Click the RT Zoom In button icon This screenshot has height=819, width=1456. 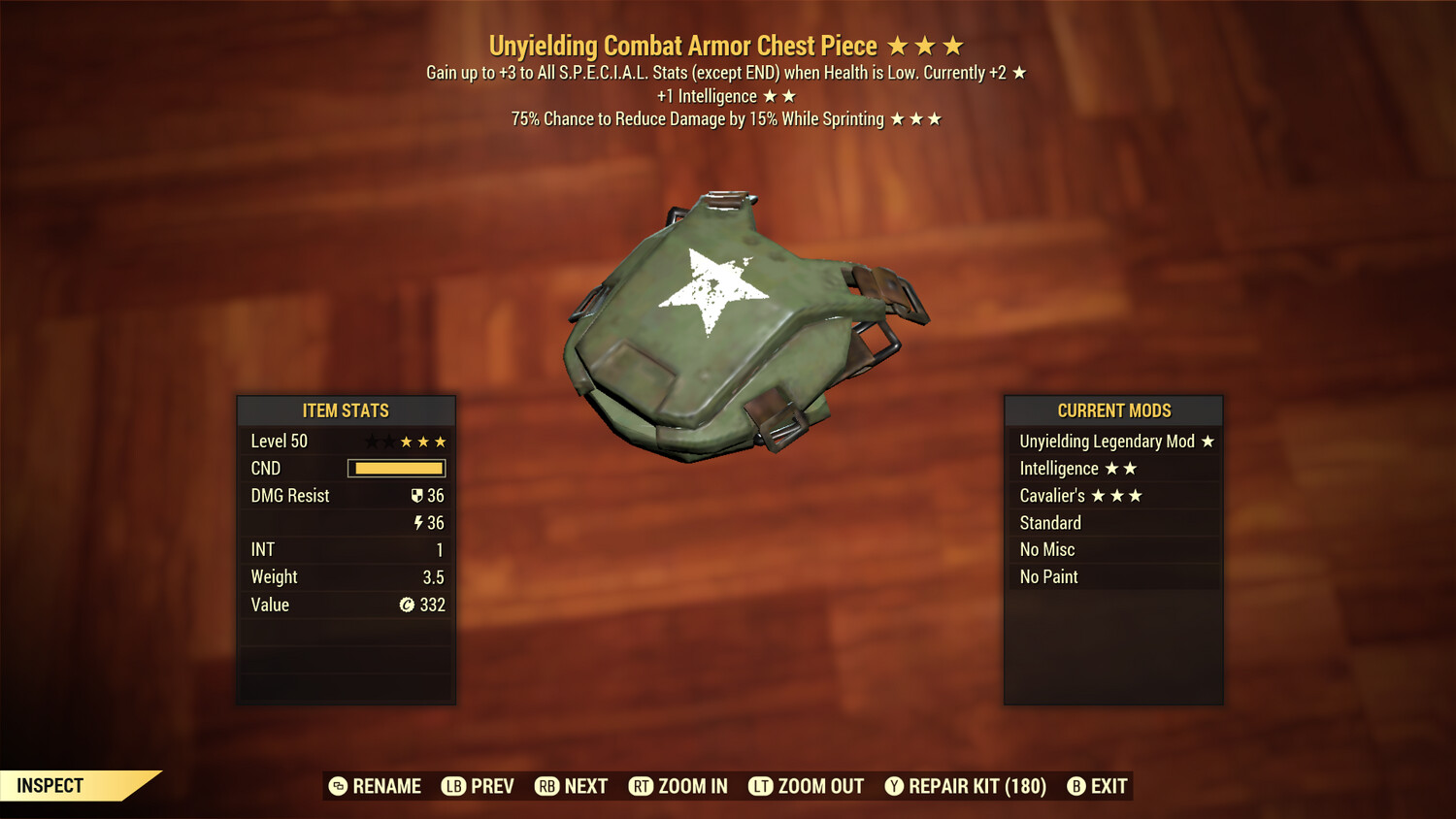pyautogui.click(x=642, y=786)
